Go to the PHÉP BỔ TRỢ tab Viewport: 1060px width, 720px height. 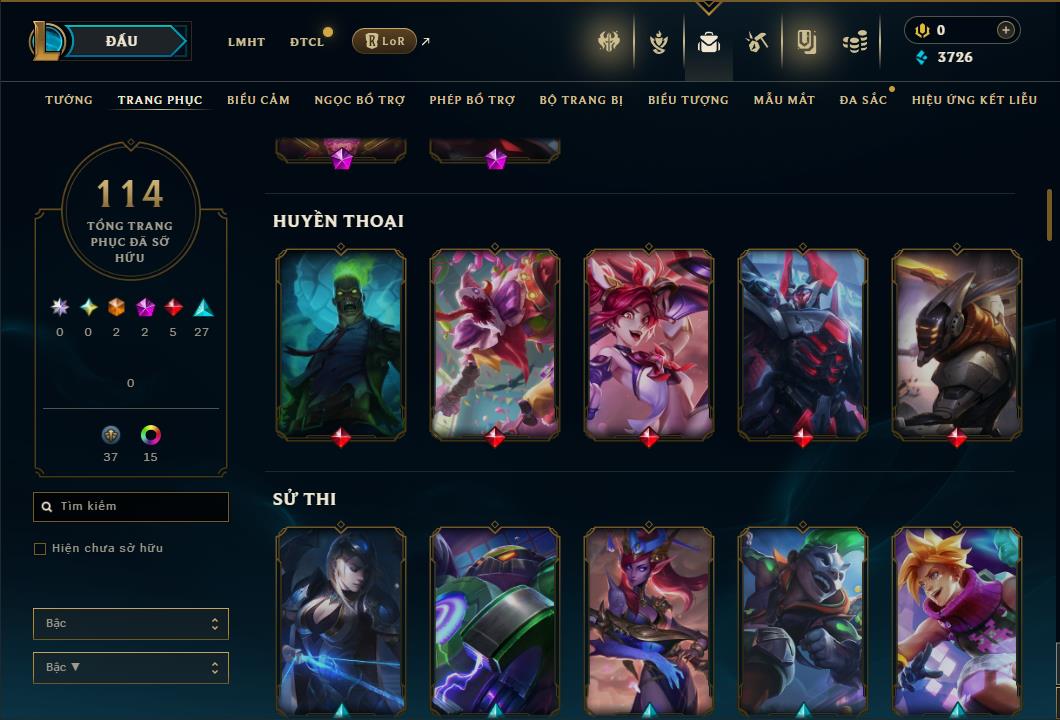472,100
